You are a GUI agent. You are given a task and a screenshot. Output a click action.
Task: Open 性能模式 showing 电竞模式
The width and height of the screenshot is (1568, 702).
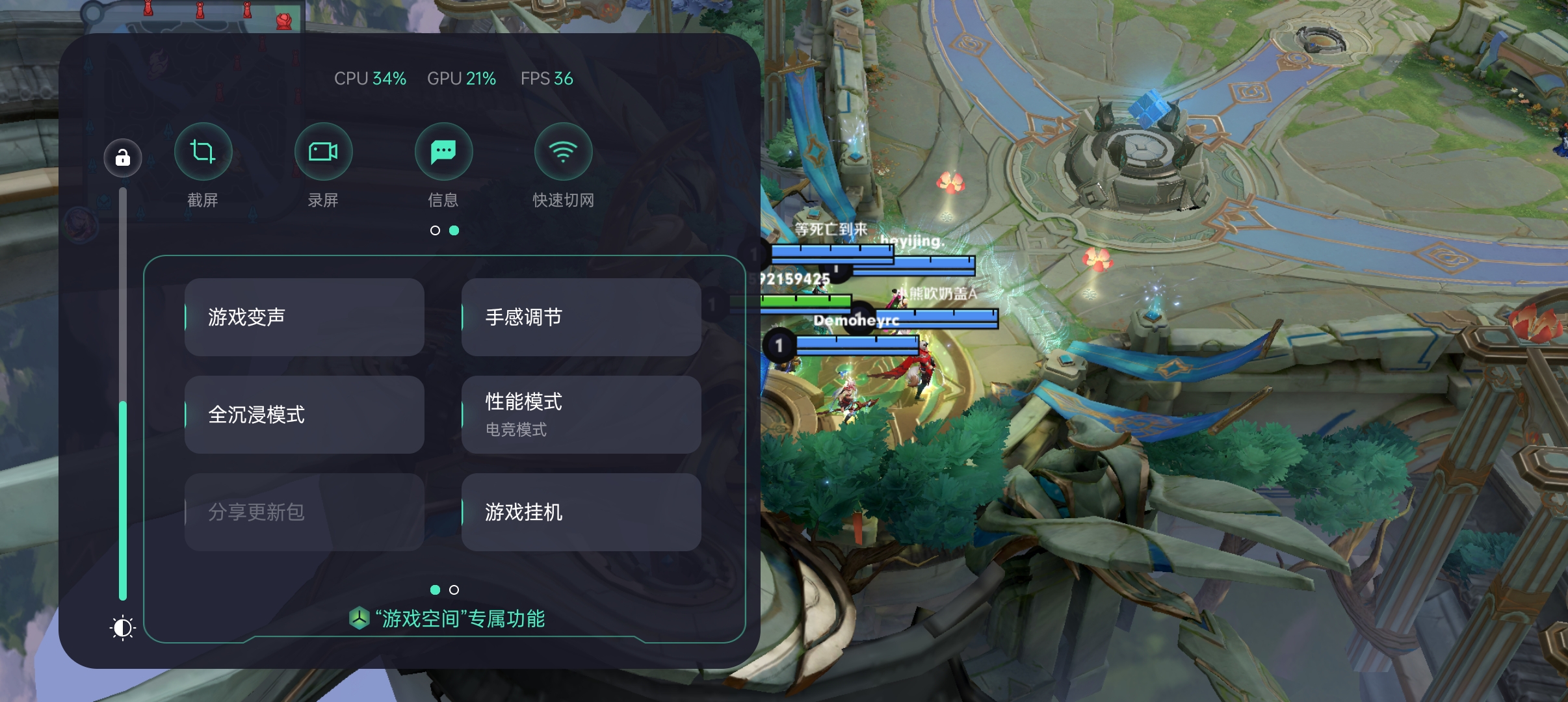(x=581, y=414)
